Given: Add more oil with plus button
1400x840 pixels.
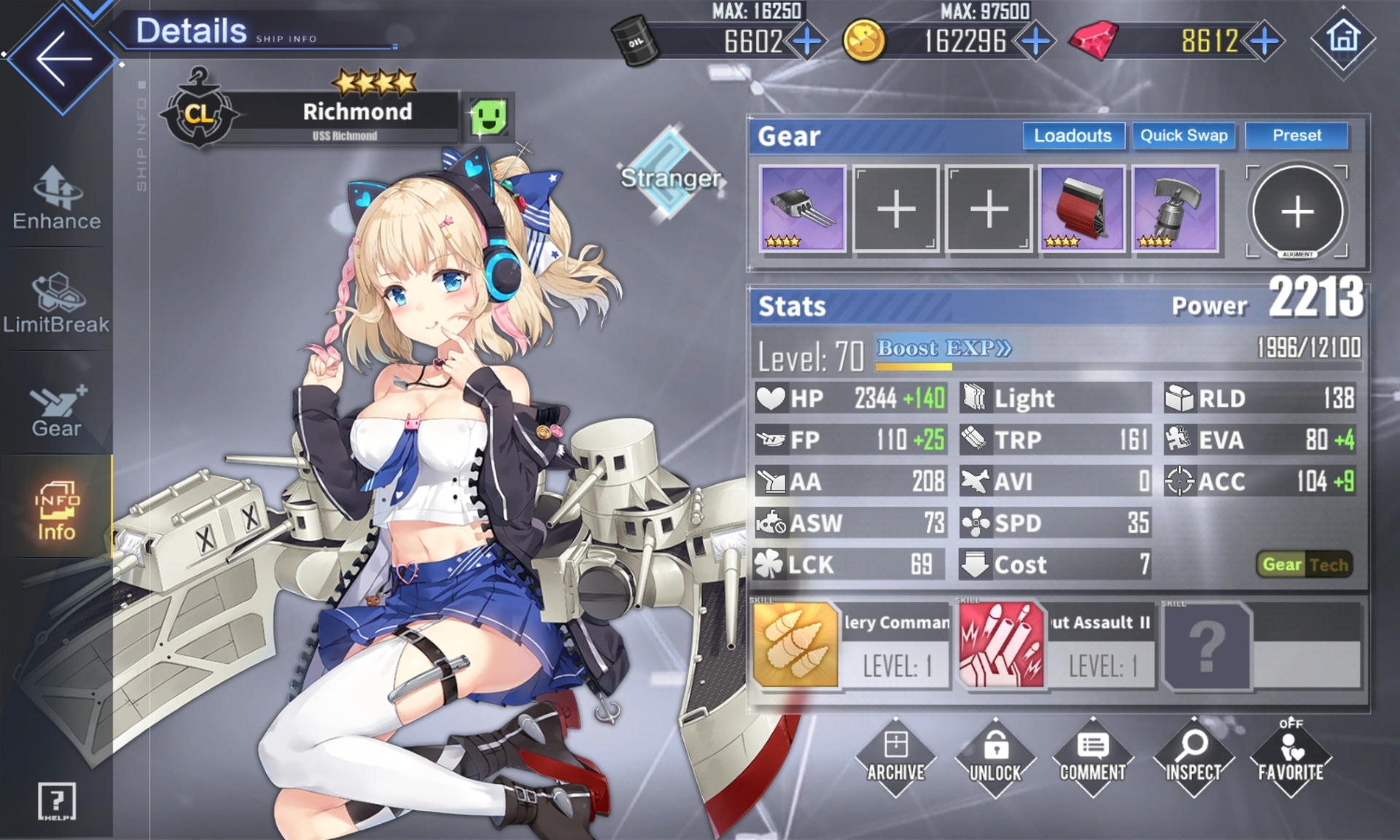Looking at the screenshot, I should (x=807, y=41).
